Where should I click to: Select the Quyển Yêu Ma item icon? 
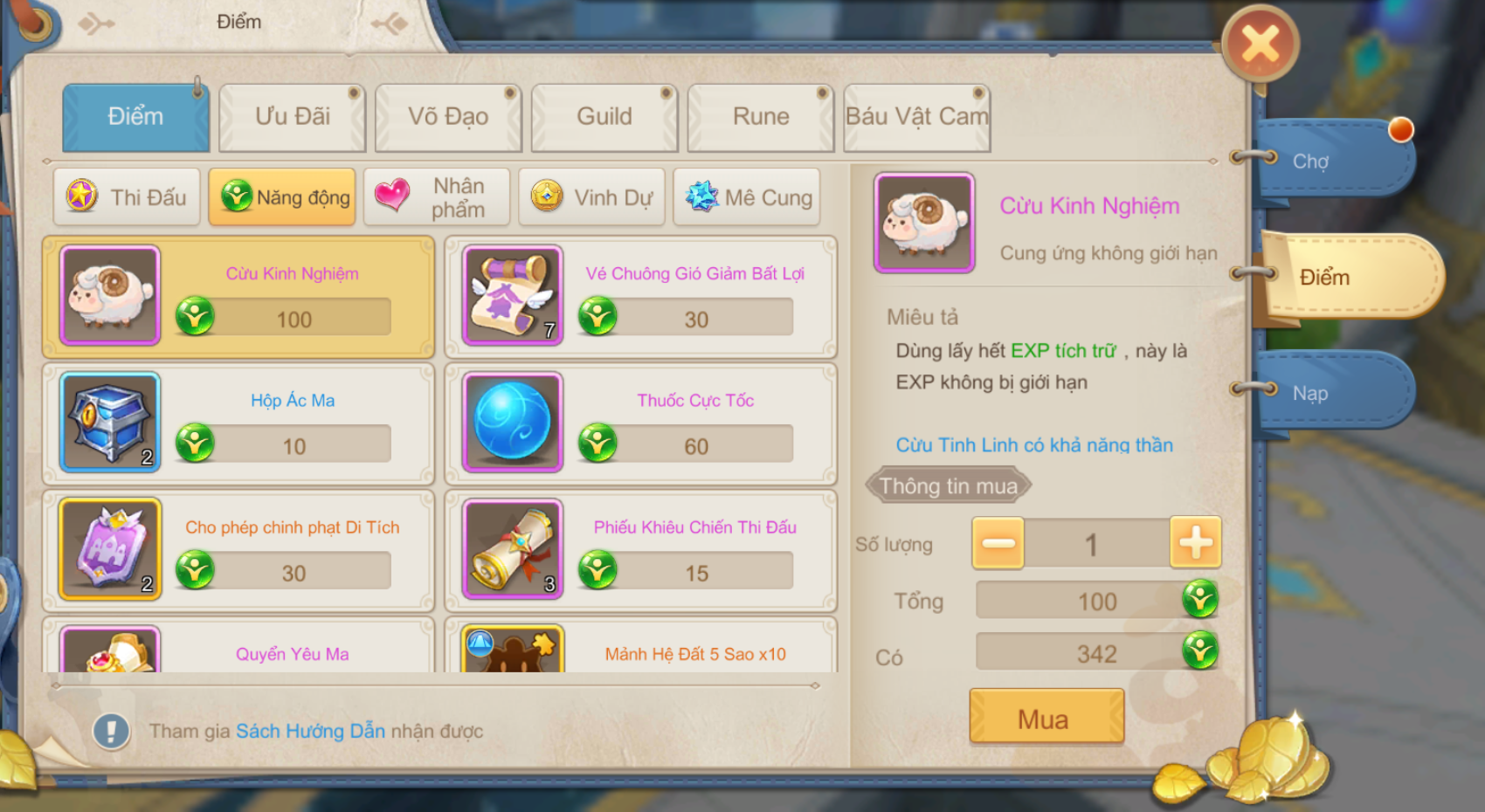click(x=108, y=650)
